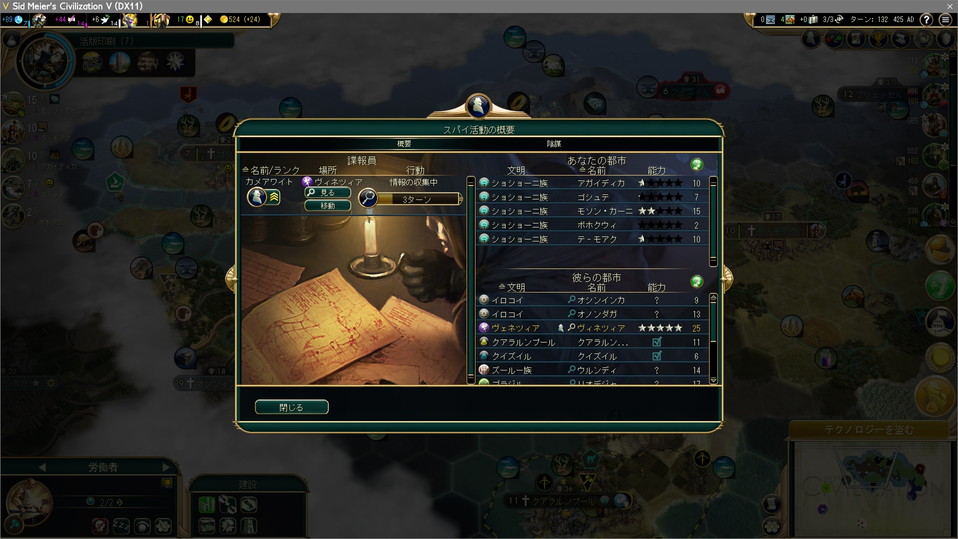Choose the オノンダガ rival city row

pyautogui.click(x=592, y=313)
